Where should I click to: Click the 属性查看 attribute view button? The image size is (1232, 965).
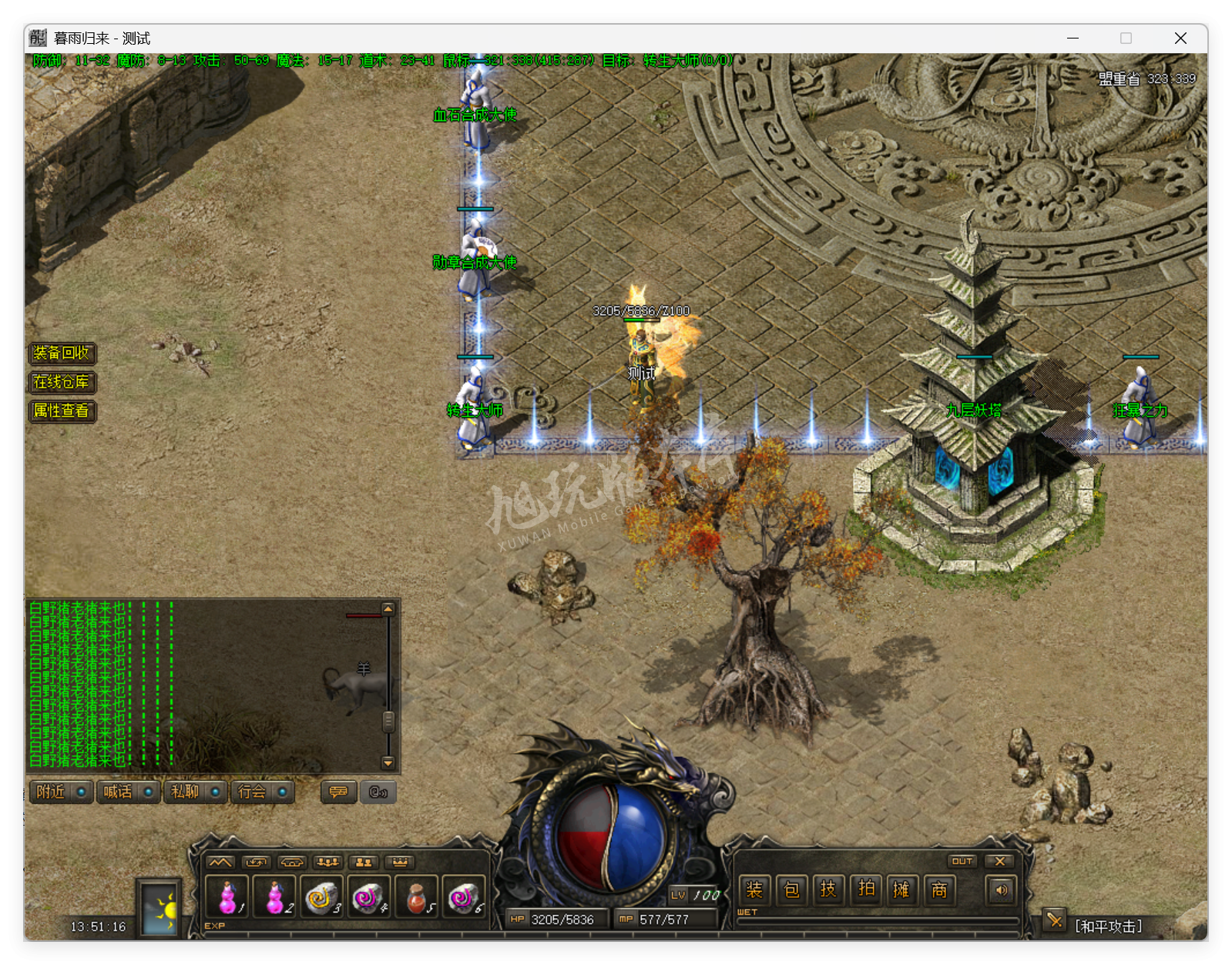62,410
